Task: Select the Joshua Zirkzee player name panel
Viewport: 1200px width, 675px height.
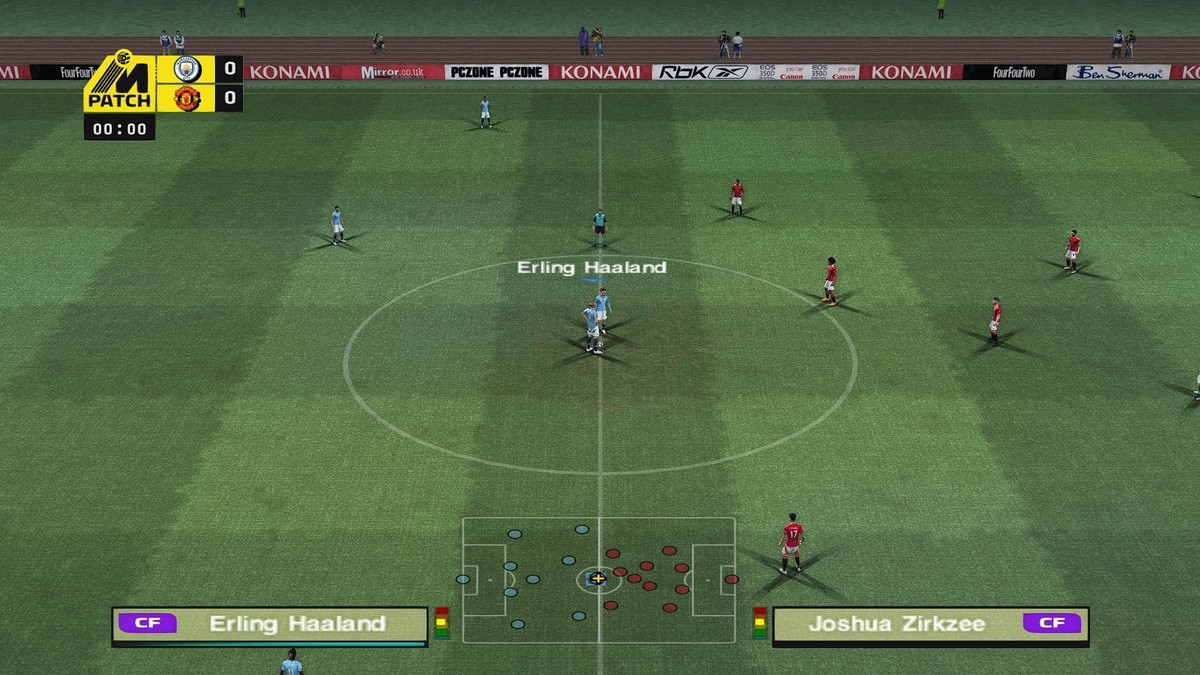Action: tap(930, 624)
